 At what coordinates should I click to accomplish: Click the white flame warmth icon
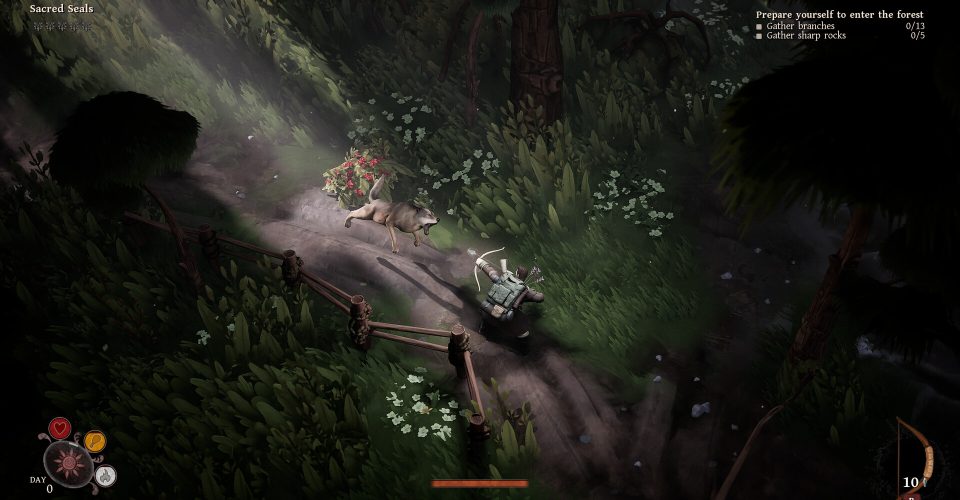pos(107,475)
